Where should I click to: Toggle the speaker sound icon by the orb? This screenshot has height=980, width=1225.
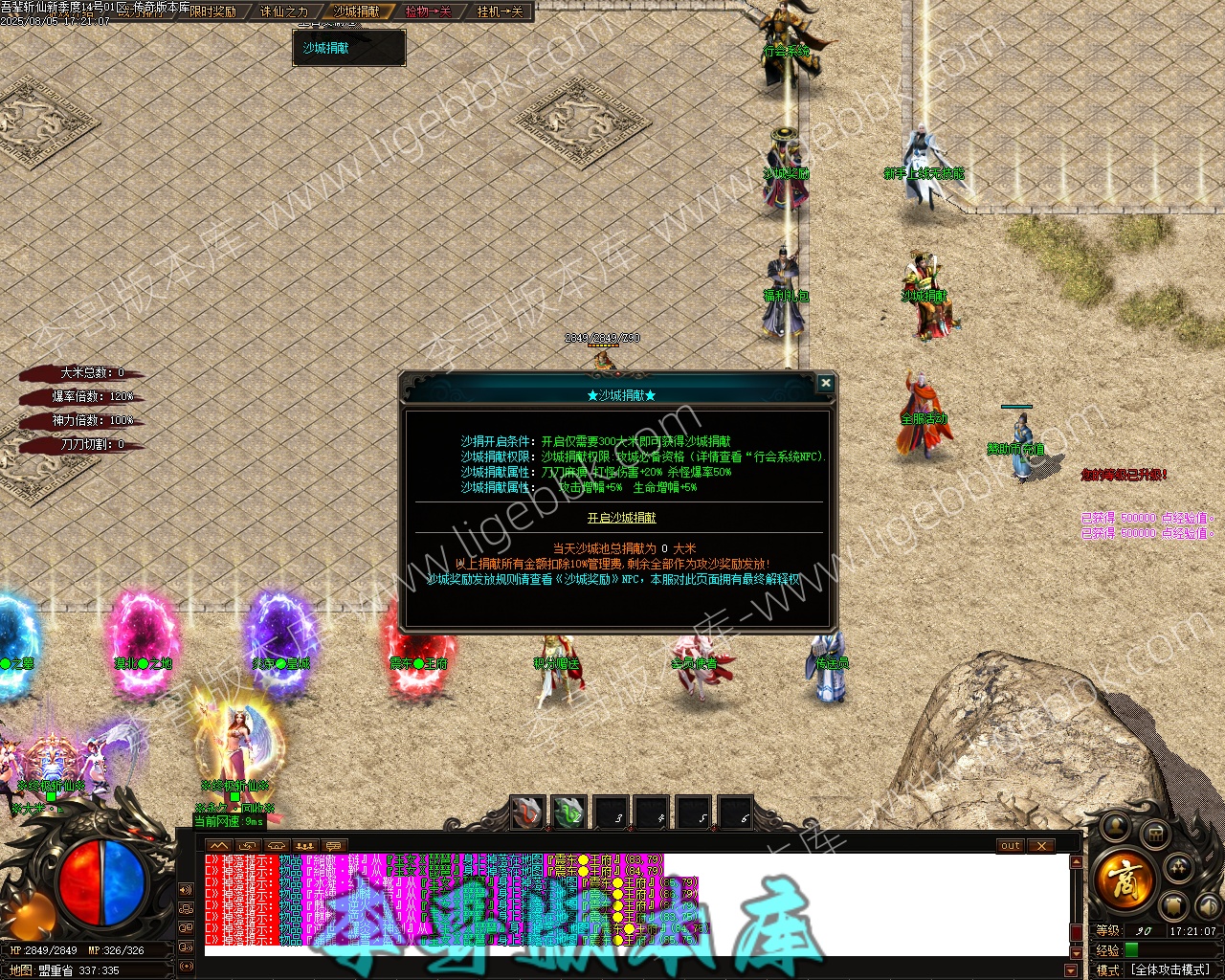[x=1208, y=904]
